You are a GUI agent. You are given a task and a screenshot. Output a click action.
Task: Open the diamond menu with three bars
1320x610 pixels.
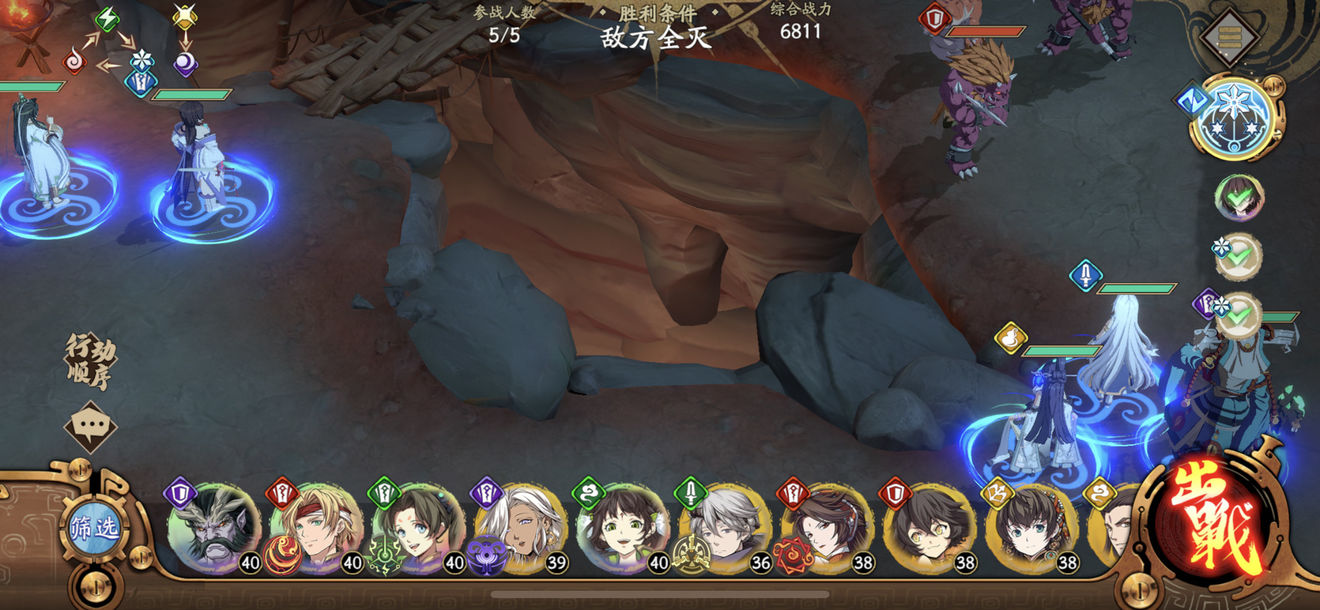pos(1229,38)
